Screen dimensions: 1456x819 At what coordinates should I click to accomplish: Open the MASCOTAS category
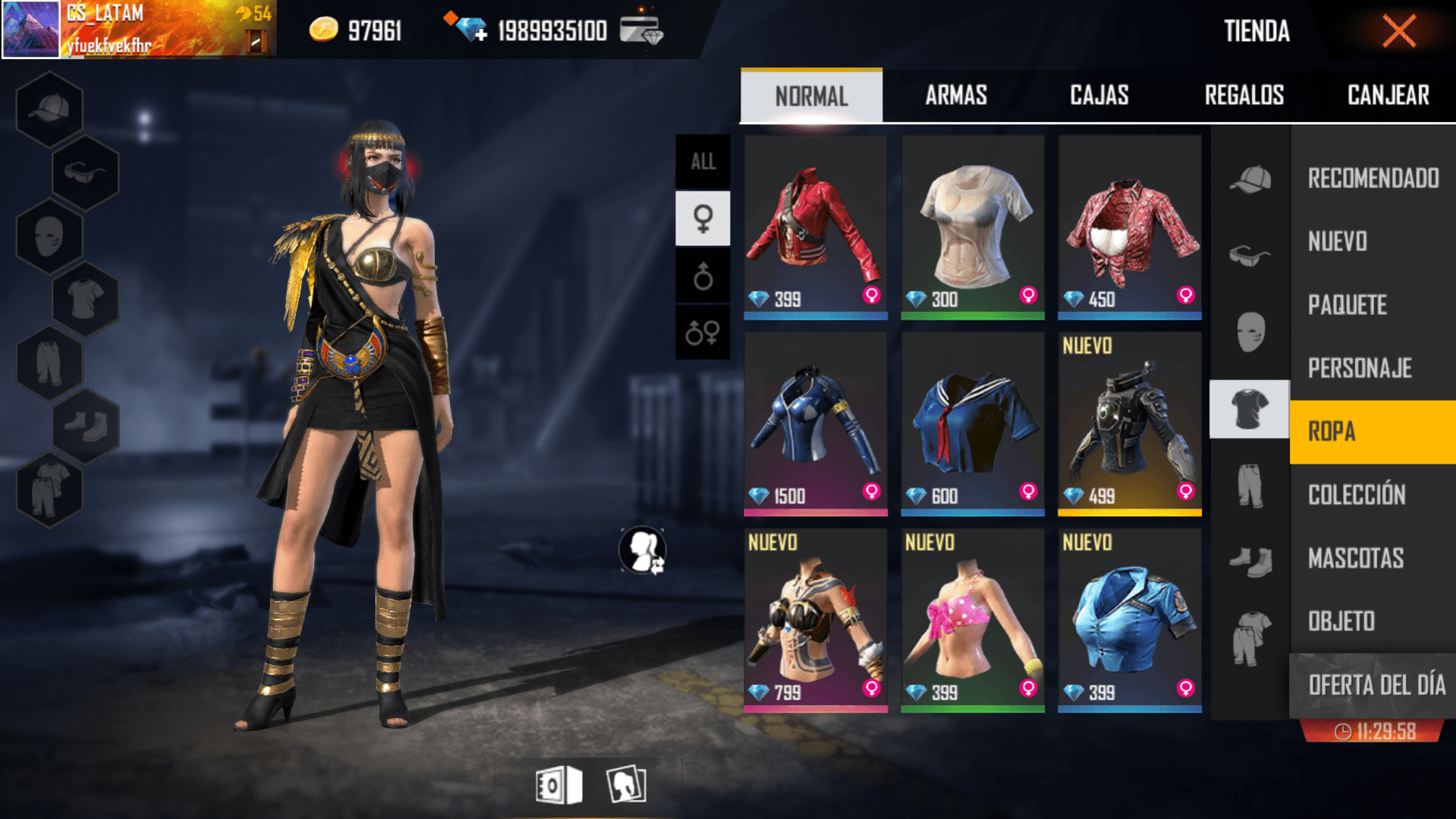(x=1355, y=559)
